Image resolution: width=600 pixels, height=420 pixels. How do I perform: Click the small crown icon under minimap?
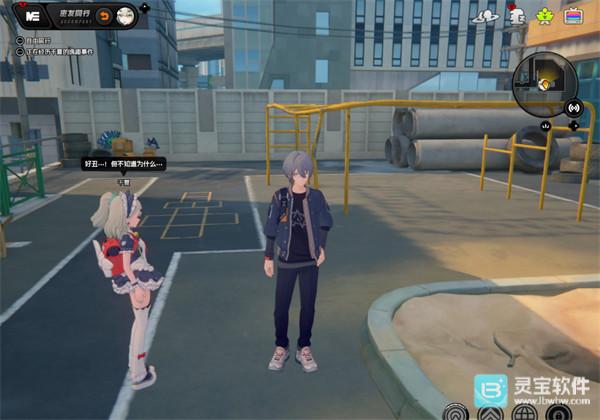[x=545, y=126]
